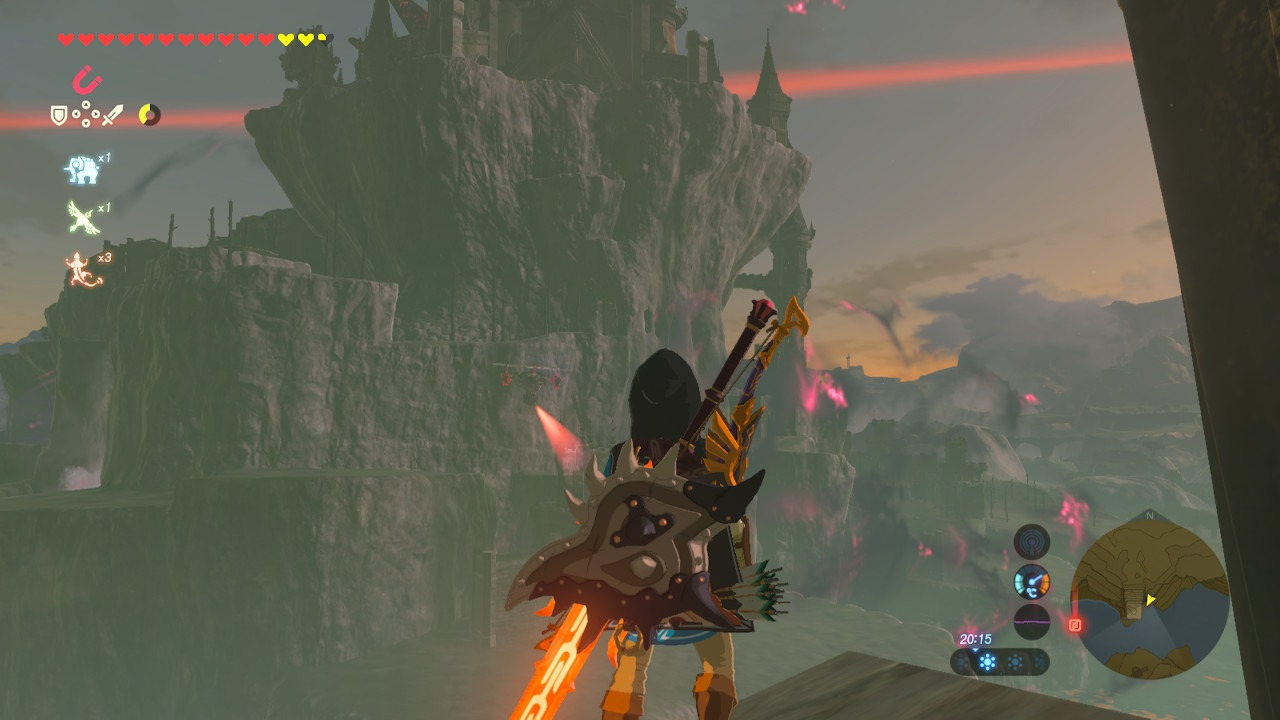Activate Revali's Gale bird icon
1280x720 pixels.
tap(82, 216)
